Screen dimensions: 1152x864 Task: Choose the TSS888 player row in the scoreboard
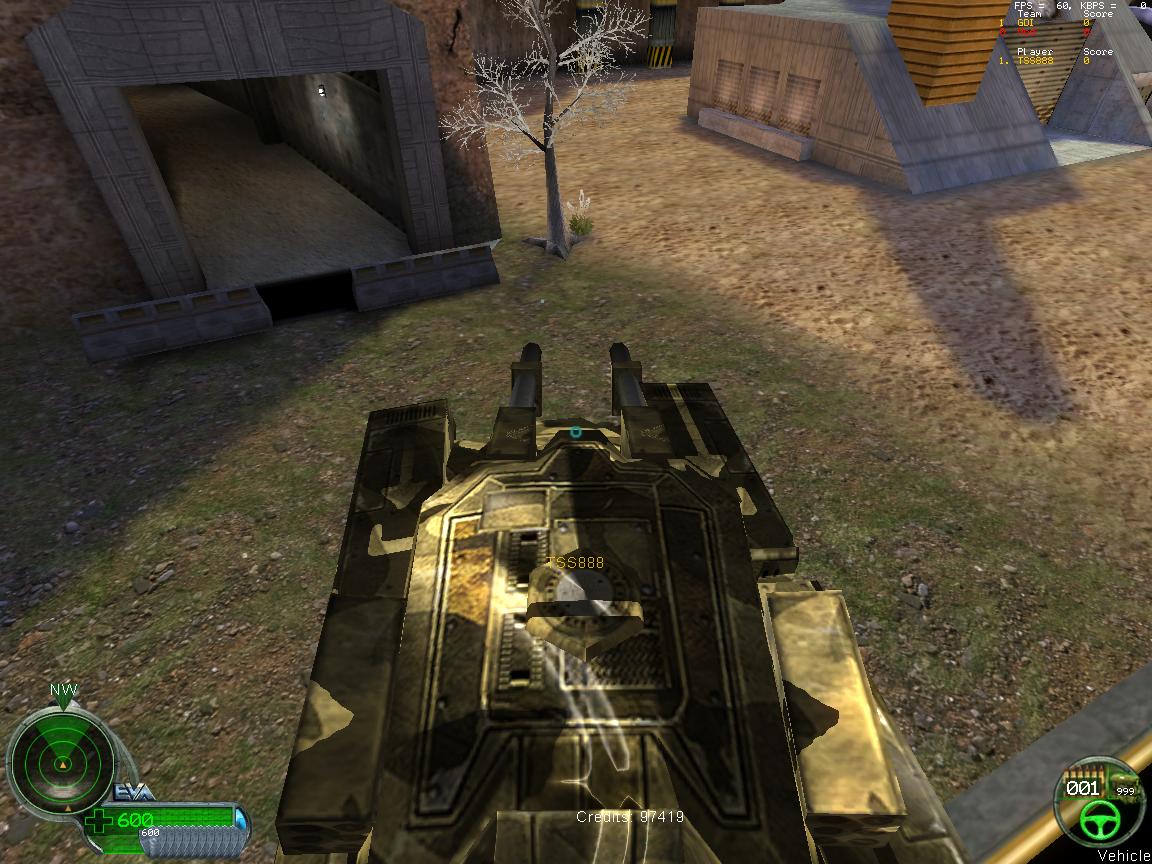tap(1050, 60)
